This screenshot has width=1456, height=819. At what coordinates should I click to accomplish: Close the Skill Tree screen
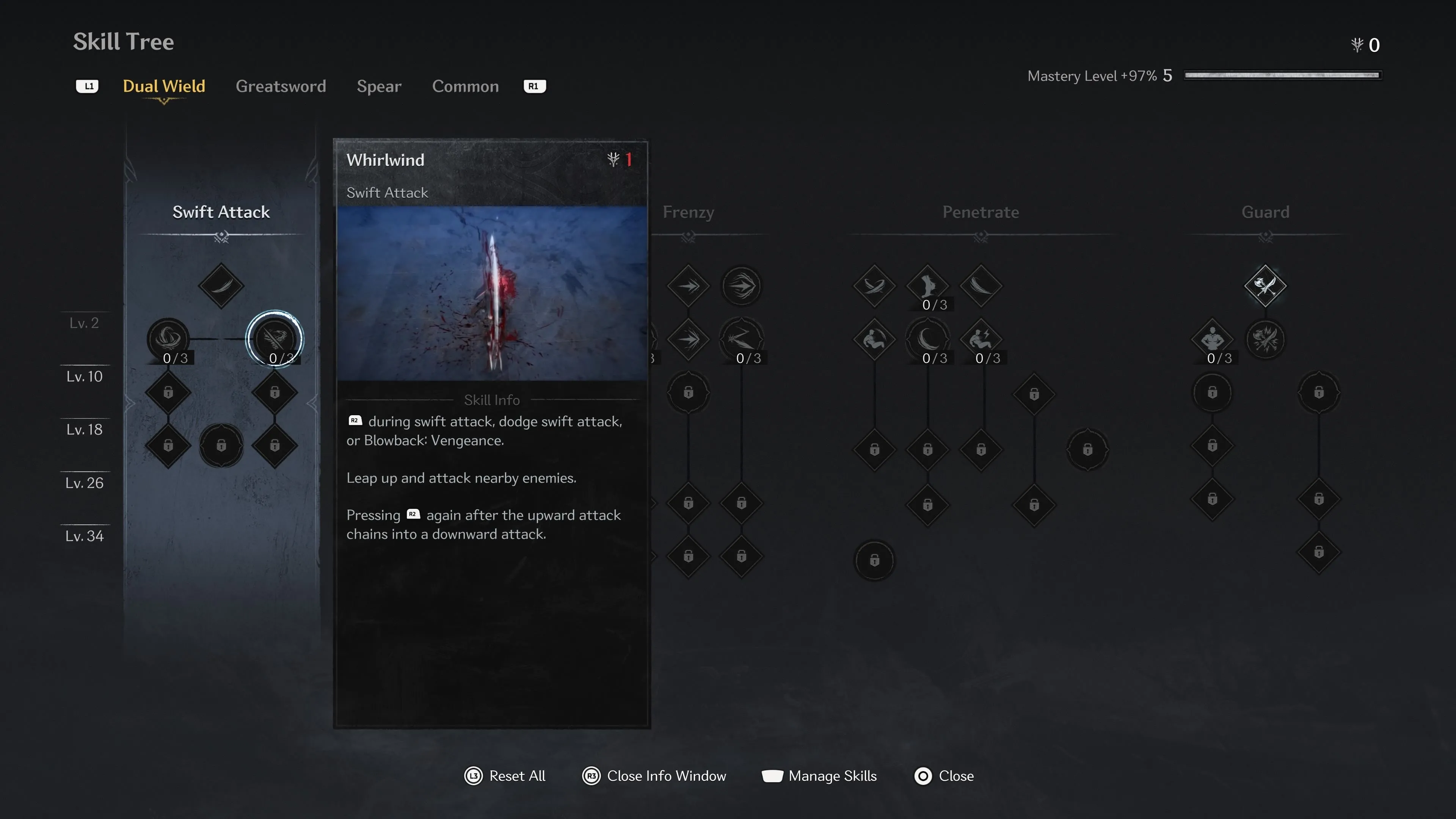944,776
